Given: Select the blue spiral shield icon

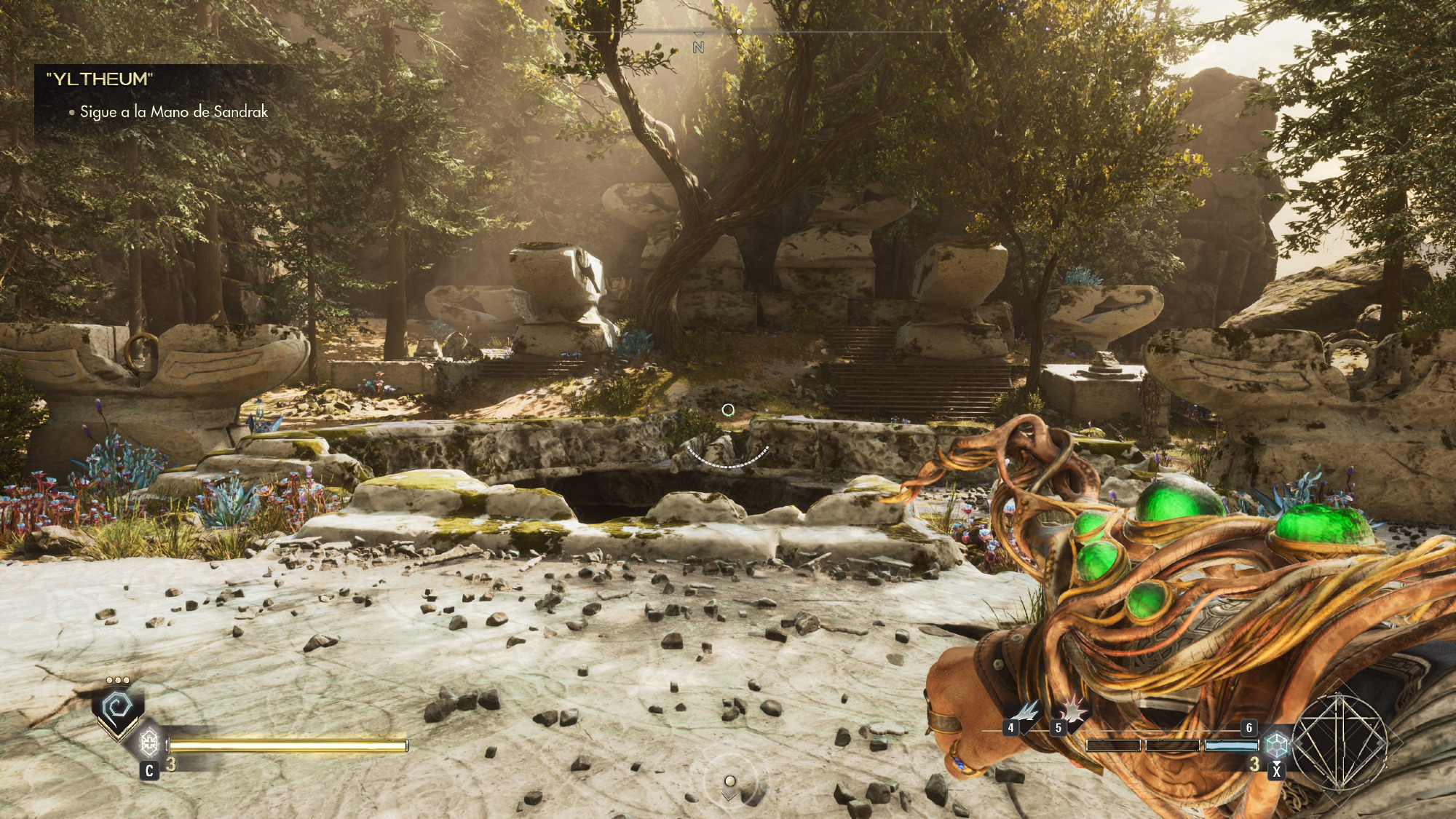Looking at the screenshot, I should (x=117, y=706).
